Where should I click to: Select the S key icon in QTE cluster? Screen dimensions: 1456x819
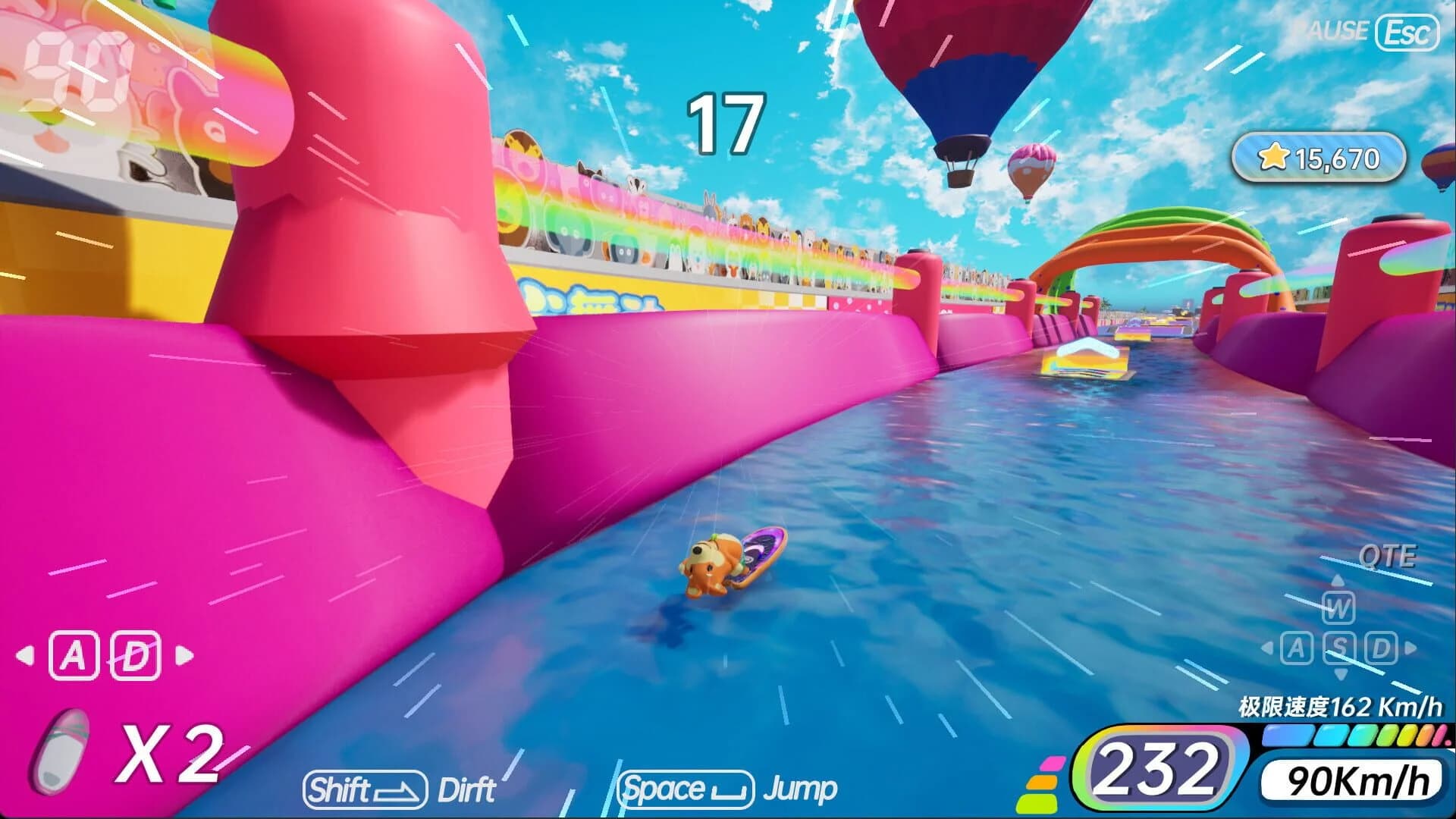tap(1340, 648)
